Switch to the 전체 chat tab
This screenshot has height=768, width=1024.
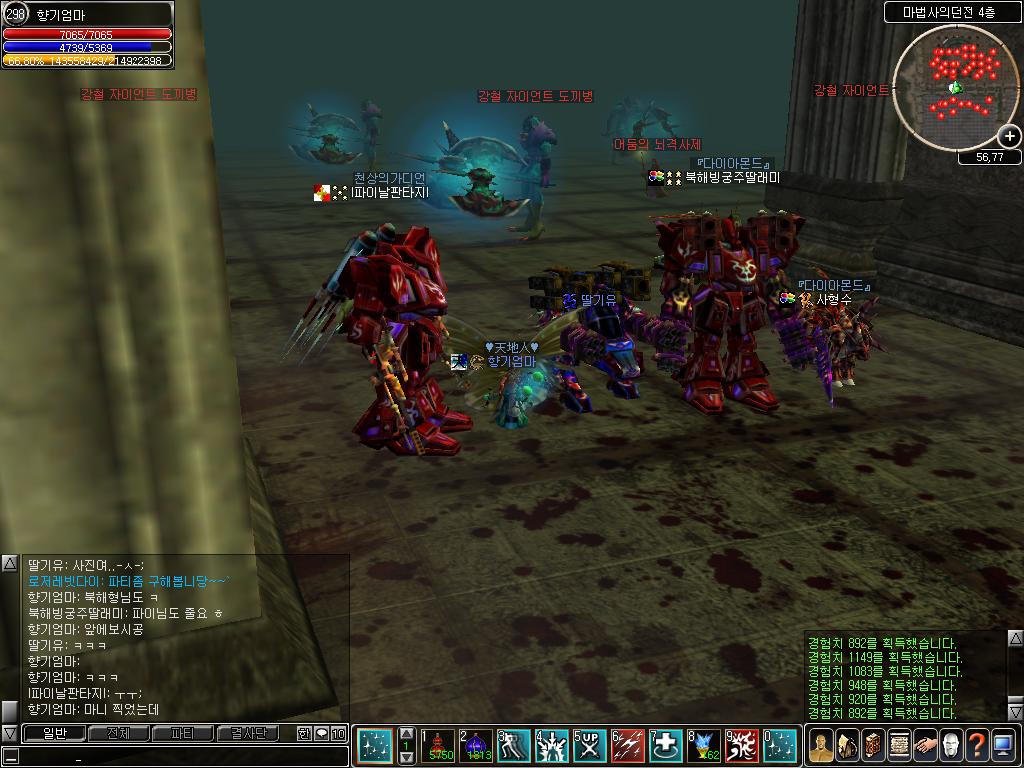point(118,733)
